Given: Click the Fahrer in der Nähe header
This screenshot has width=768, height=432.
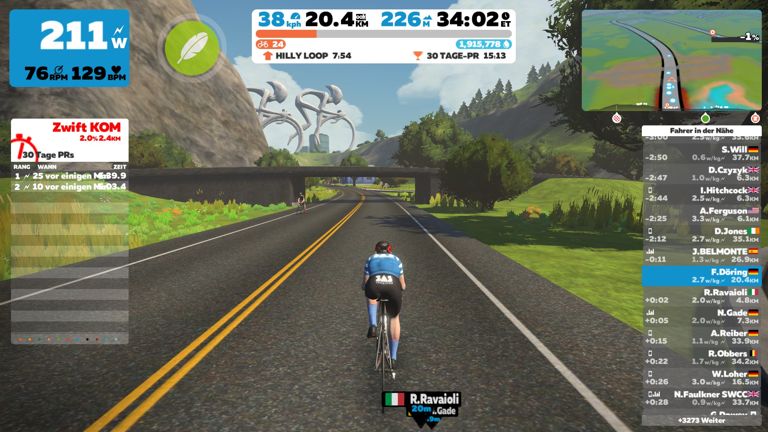Looking at the screenshot, I should pyautogui.click(x=701, y=128).
